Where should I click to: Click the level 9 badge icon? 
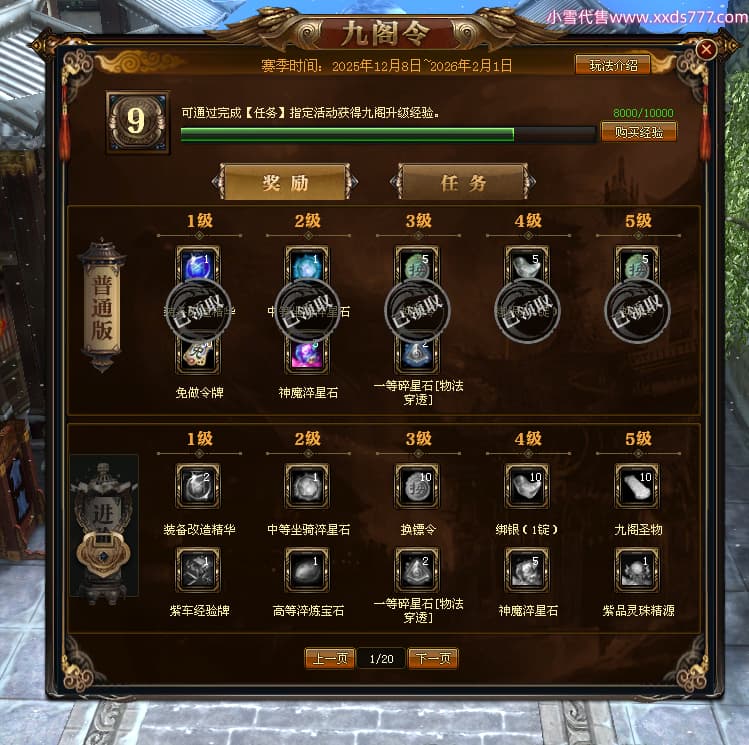(x=137, y=122)
